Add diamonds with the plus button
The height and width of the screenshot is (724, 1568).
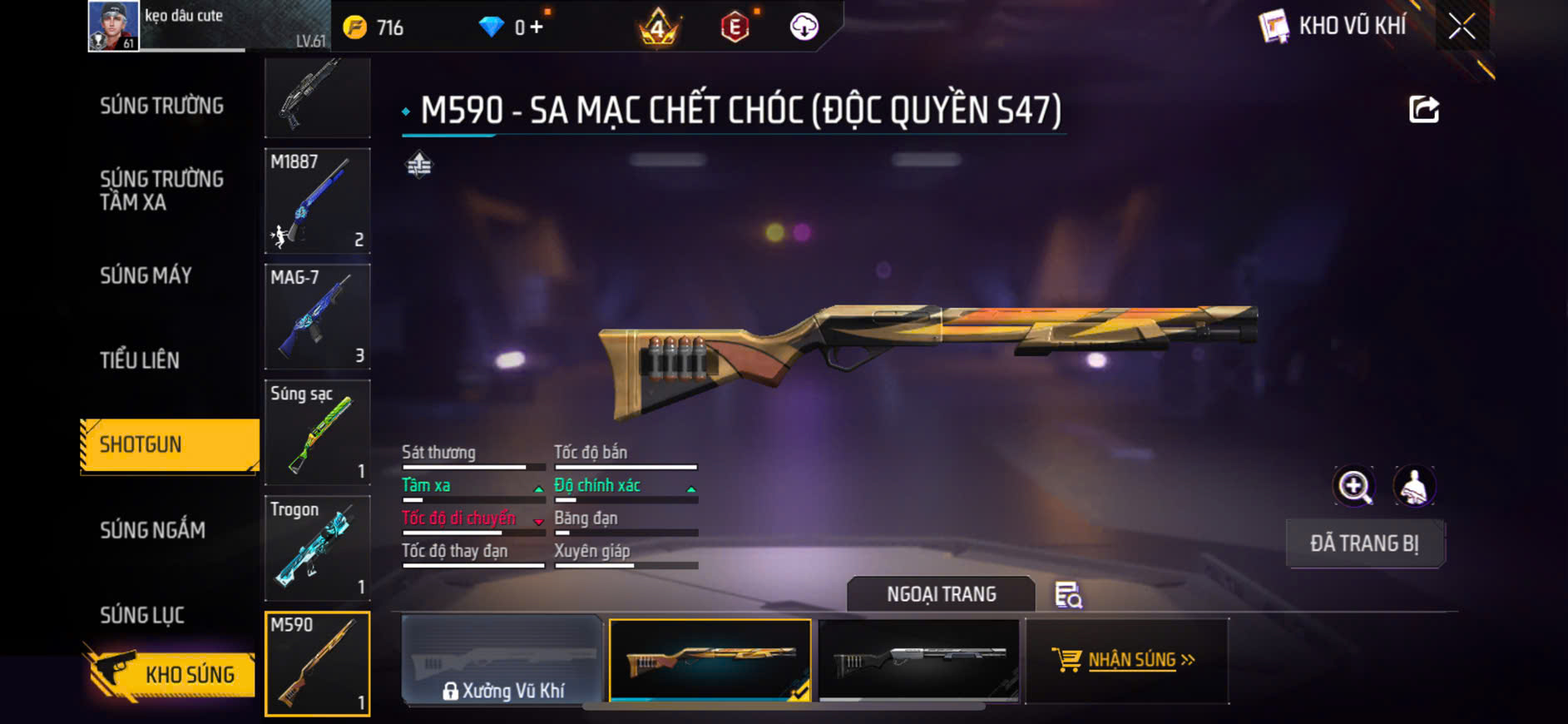point(537,27)
